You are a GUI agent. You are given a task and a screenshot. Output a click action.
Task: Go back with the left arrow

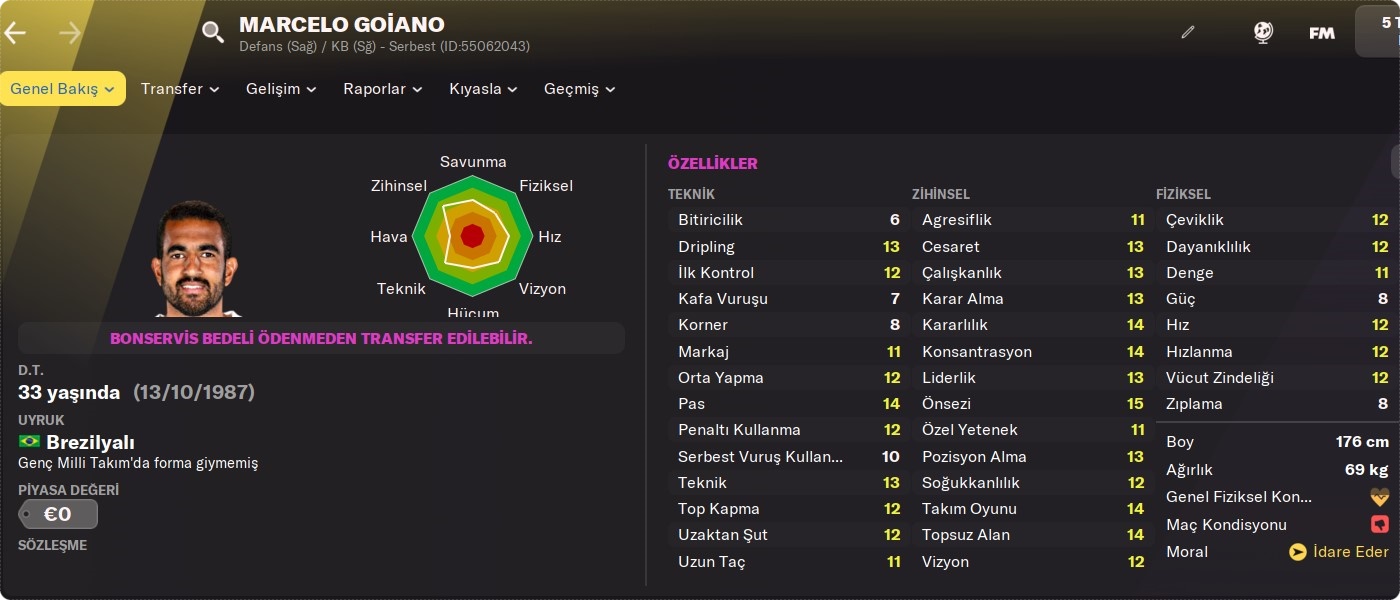pos(15,33)
